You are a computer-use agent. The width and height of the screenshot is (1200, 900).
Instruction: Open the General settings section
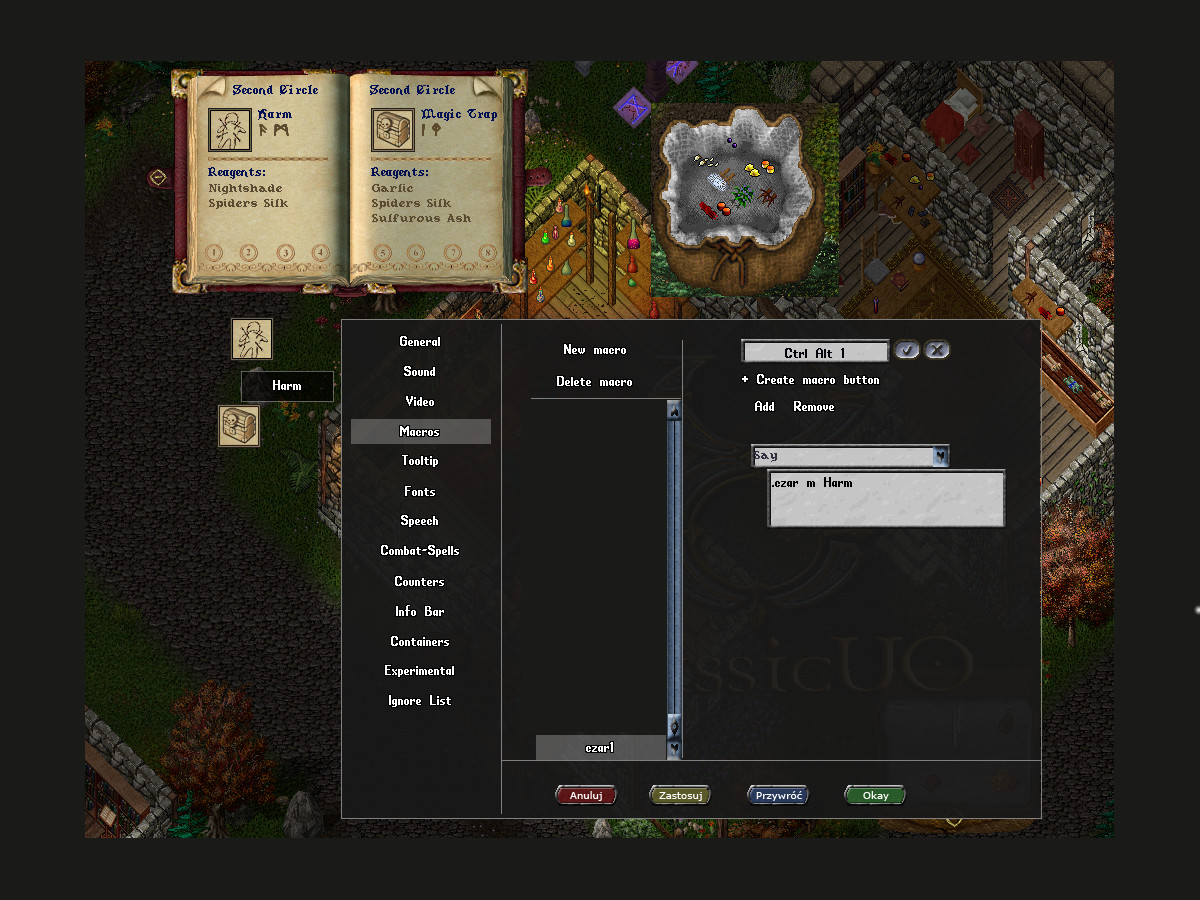pos(420,342)
